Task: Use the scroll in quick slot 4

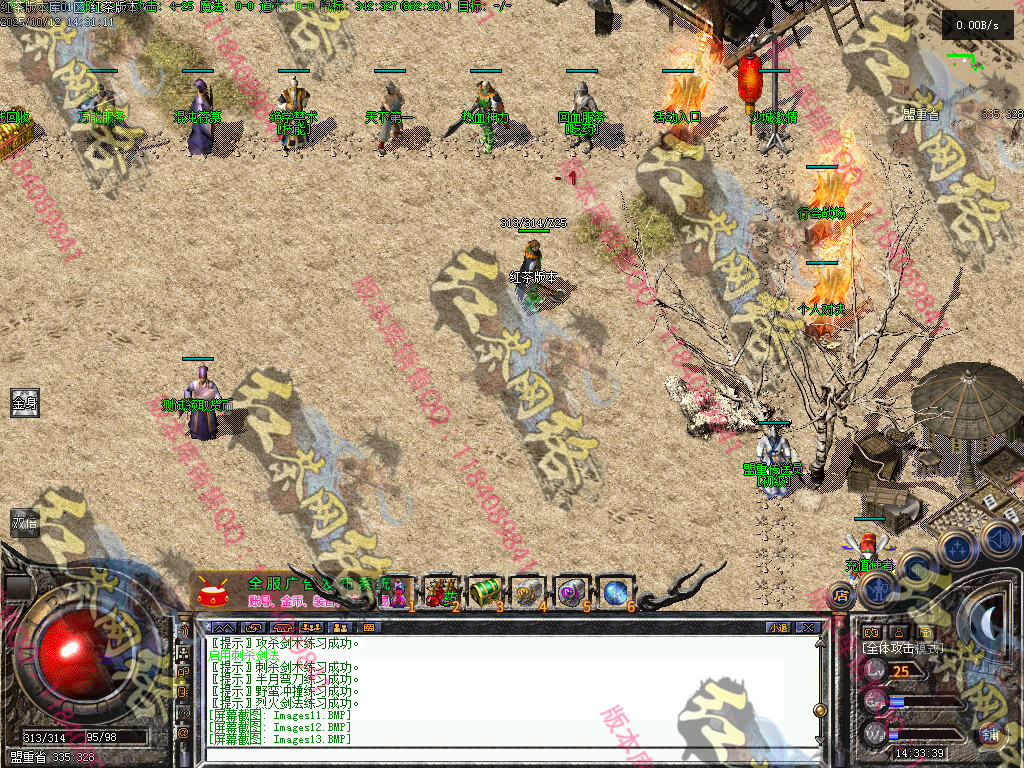Action: pyautogui.click(x=528, y=593)
